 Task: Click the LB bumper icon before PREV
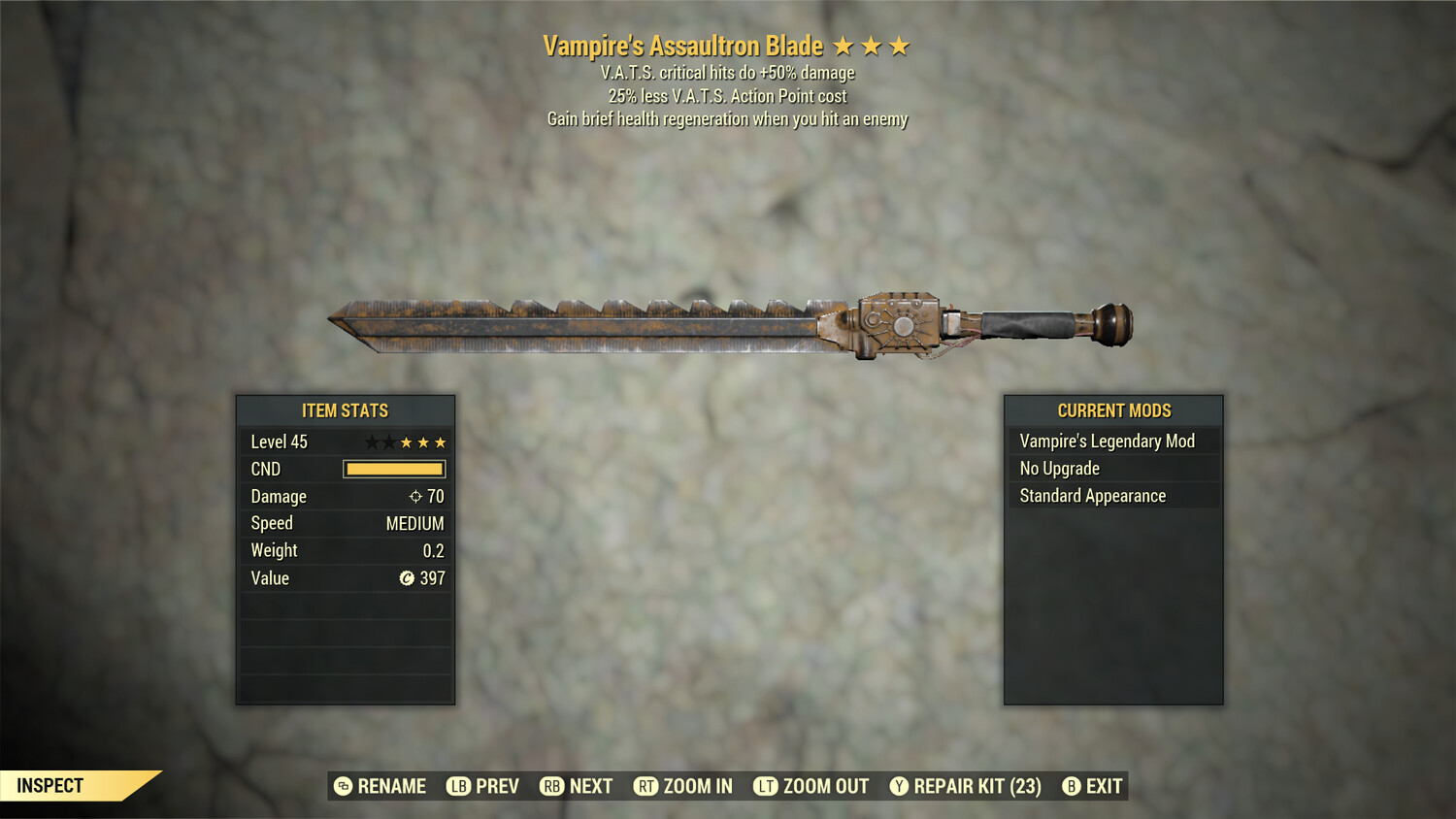[458, 786]
